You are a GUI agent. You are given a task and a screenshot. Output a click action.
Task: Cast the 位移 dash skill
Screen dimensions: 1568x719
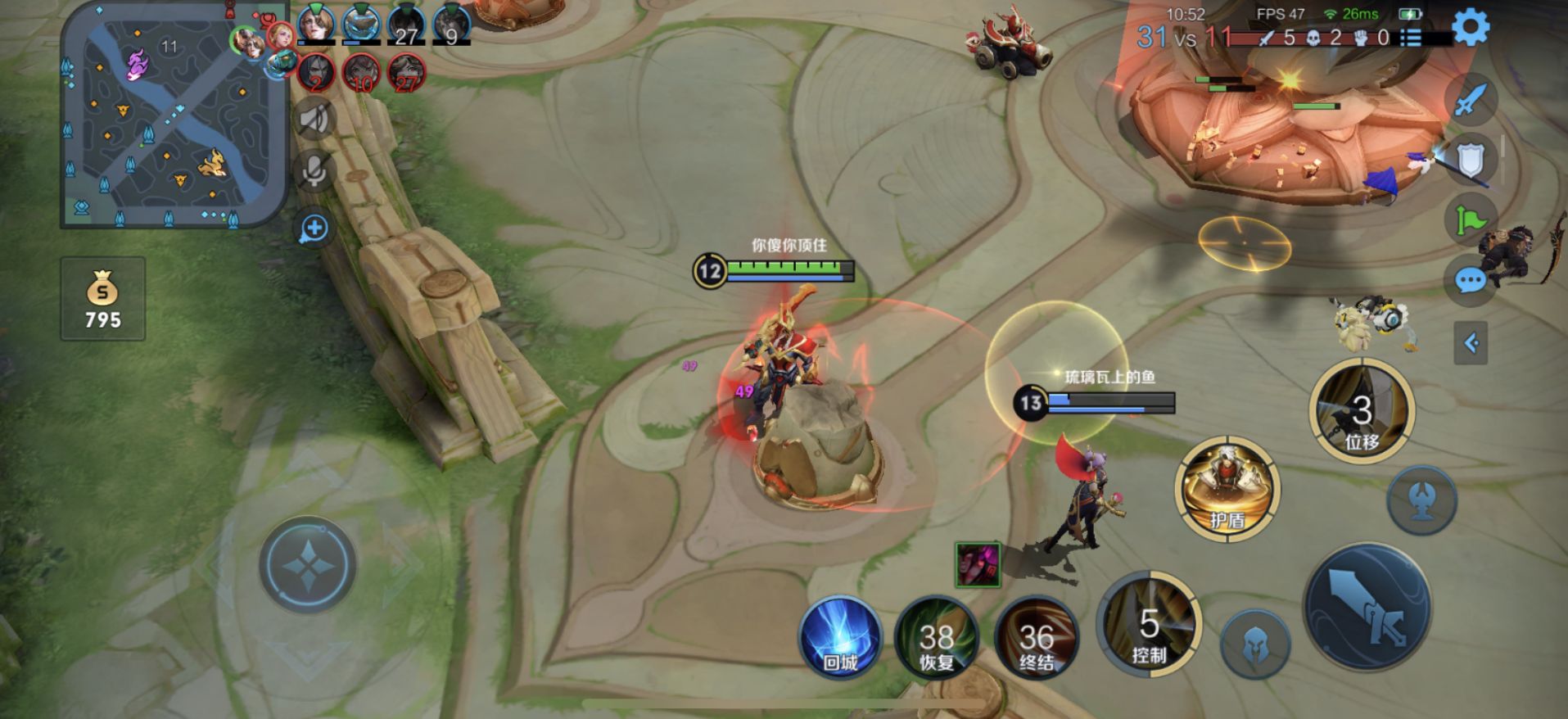(x=1362, y=411)
